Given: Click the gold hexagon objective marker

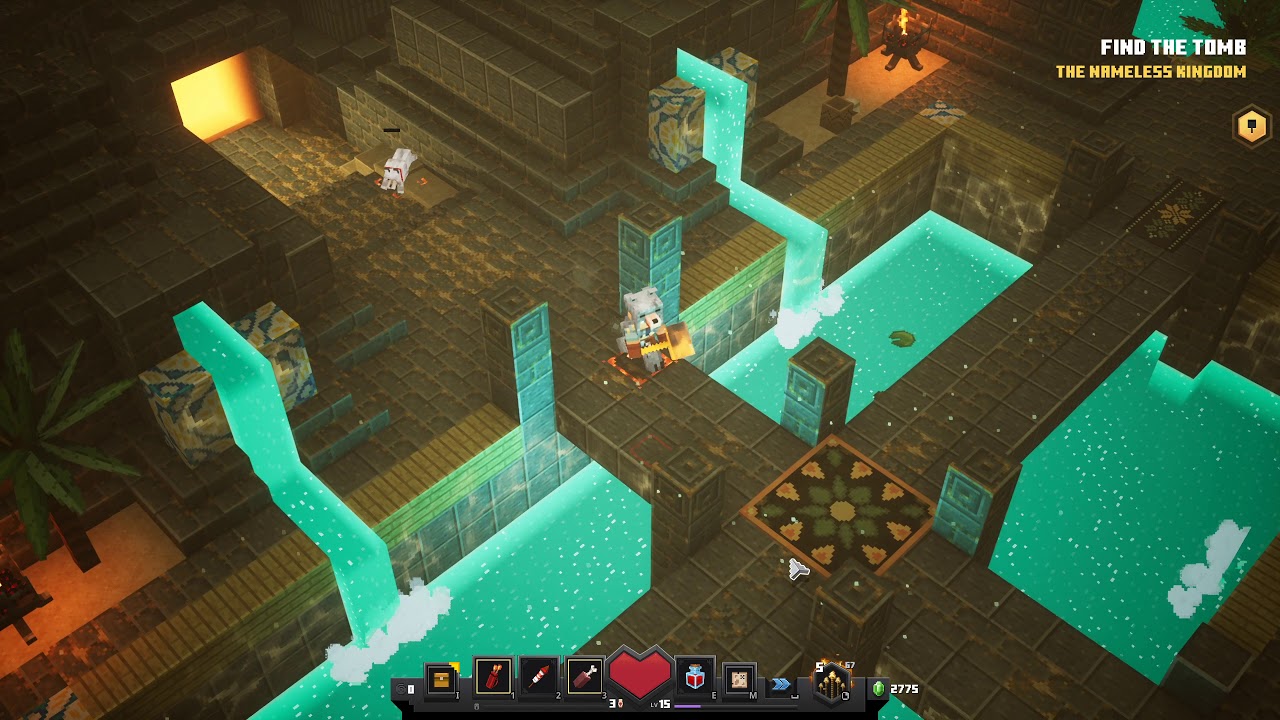Looking at the screenshot, I should click(1251, 126).
